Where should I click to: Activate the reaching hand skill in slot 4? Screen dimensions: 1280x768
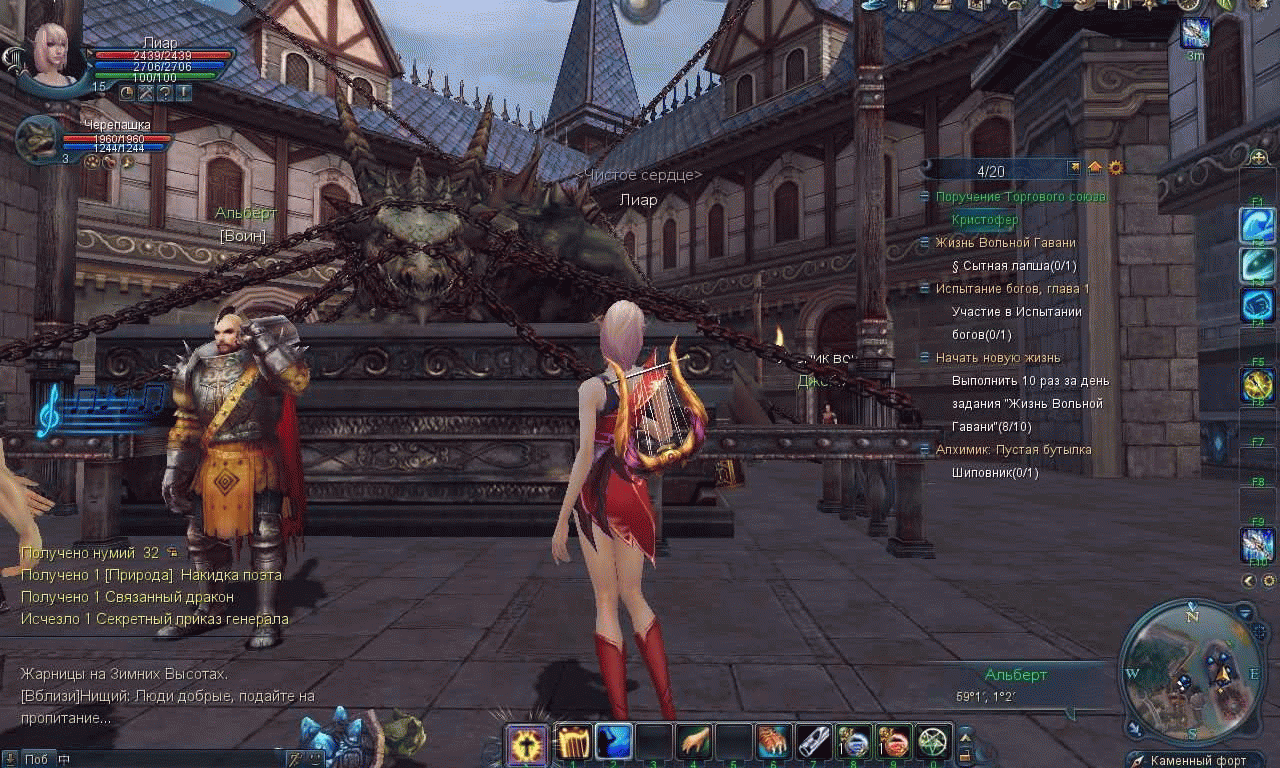(693, 742)
